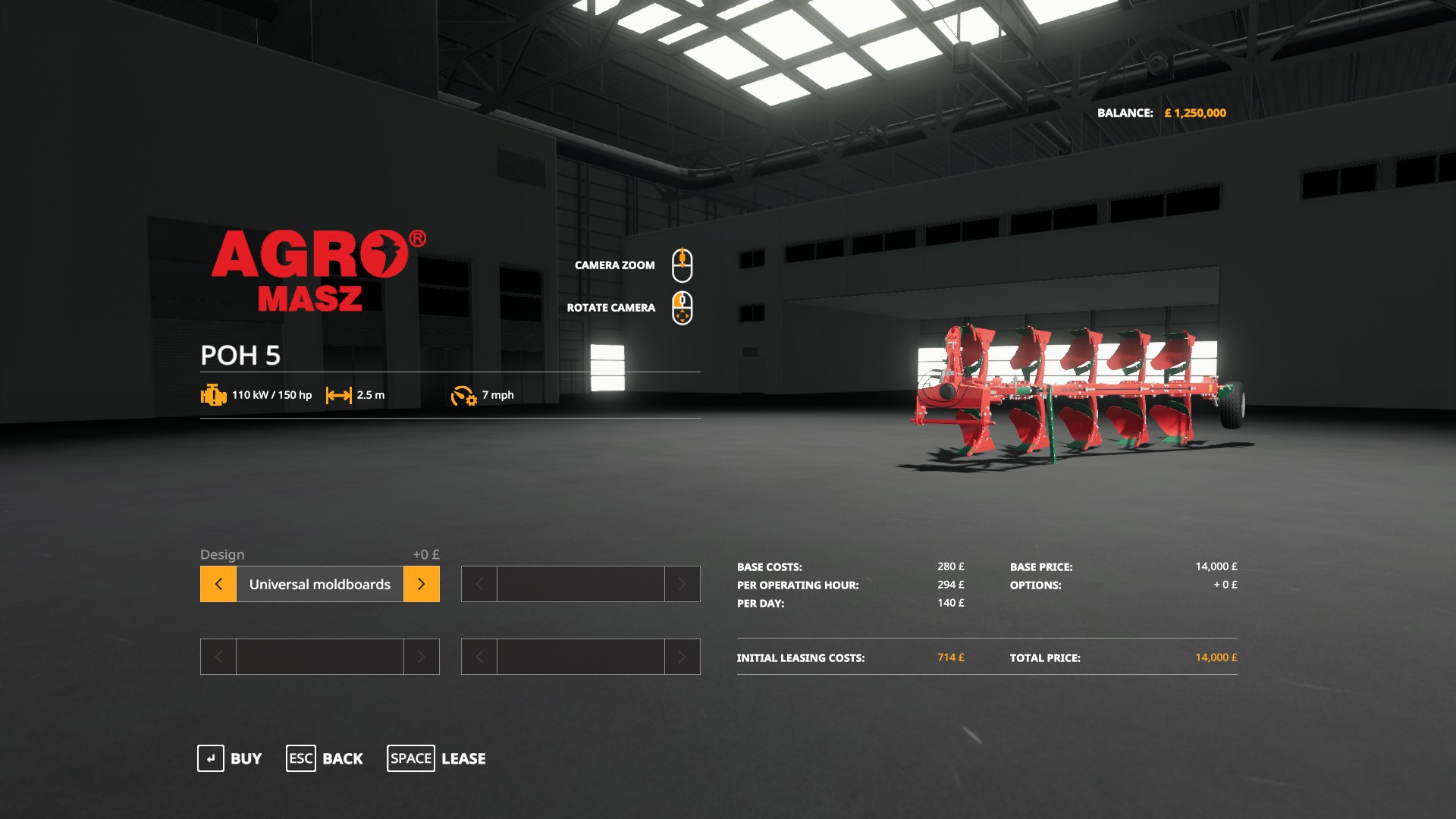
Task: Select the previous Design option arrow
Action: [218, 584]
